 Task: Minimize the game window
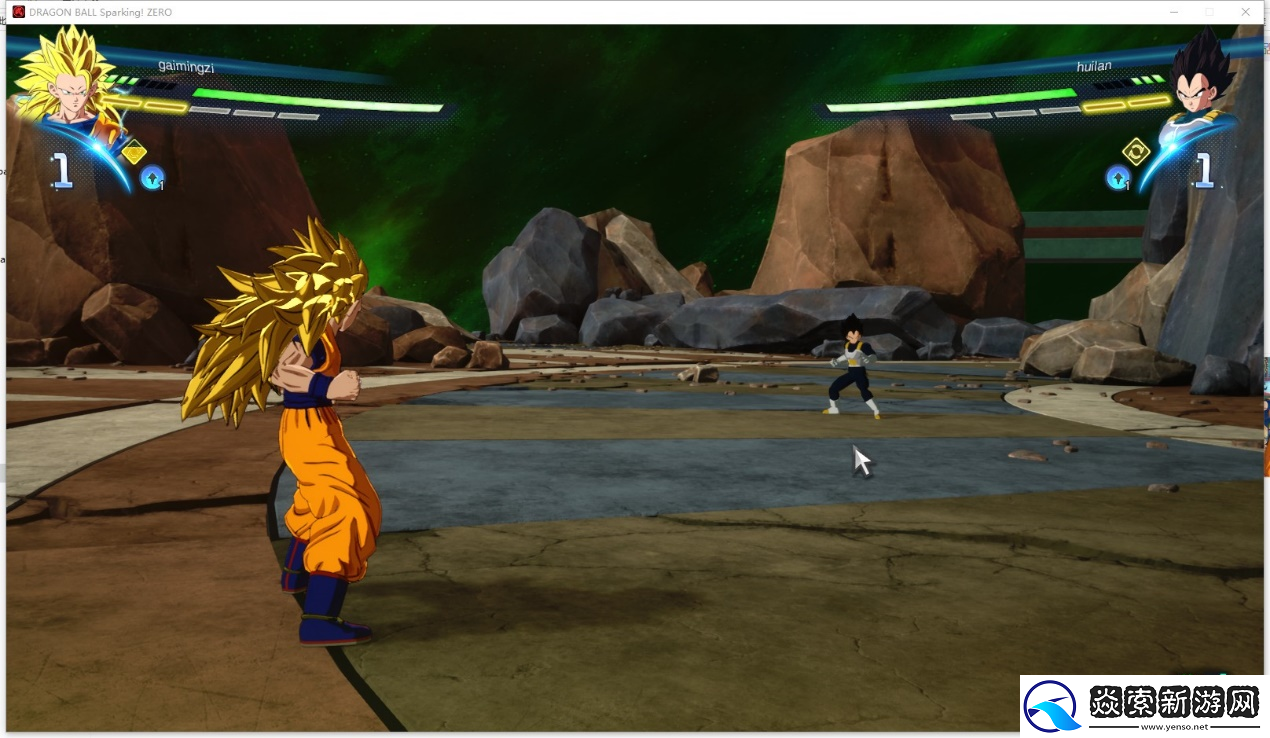point(1173,11)
